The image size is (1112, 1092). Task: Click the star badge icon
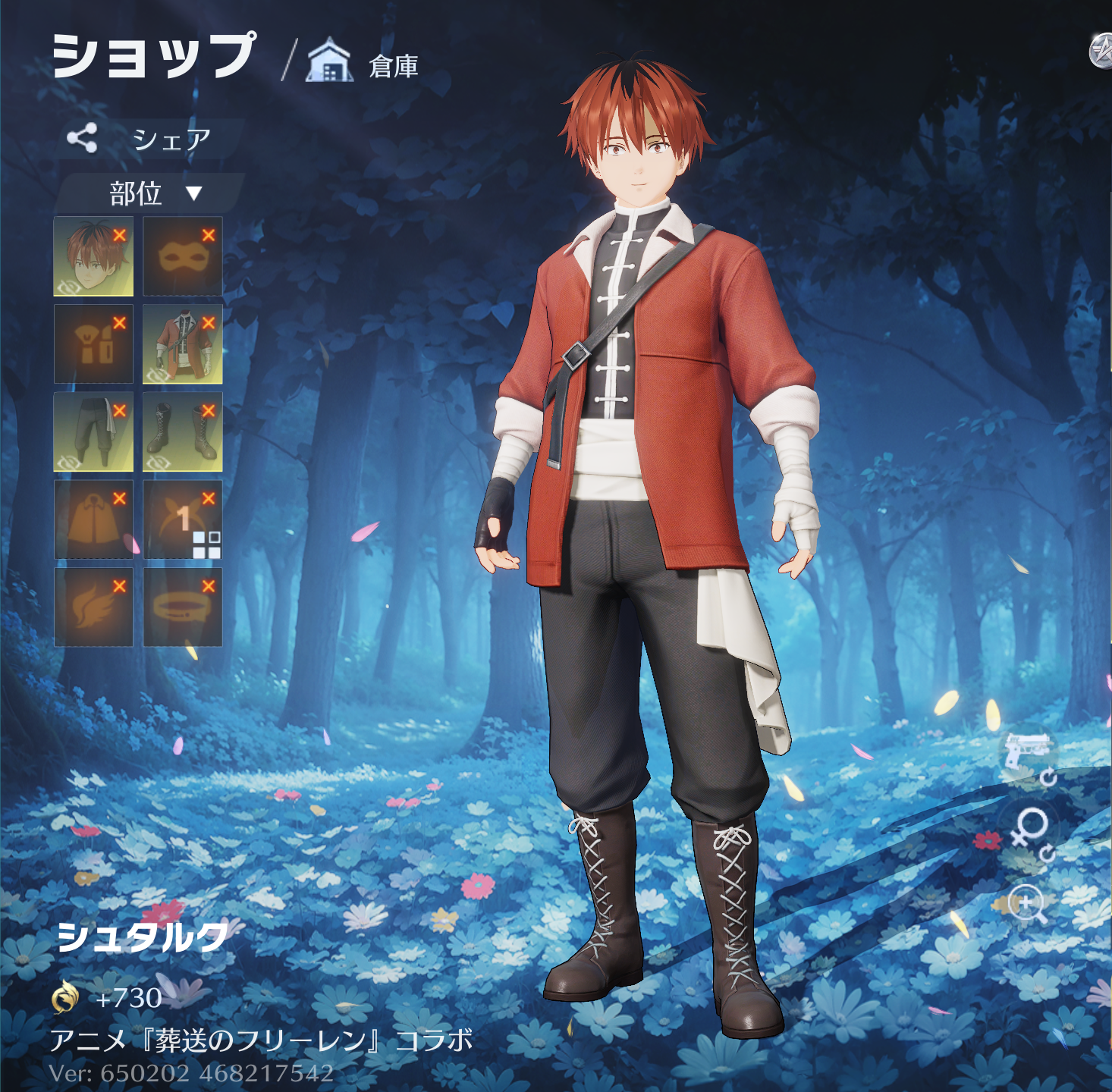[1101, 52]
